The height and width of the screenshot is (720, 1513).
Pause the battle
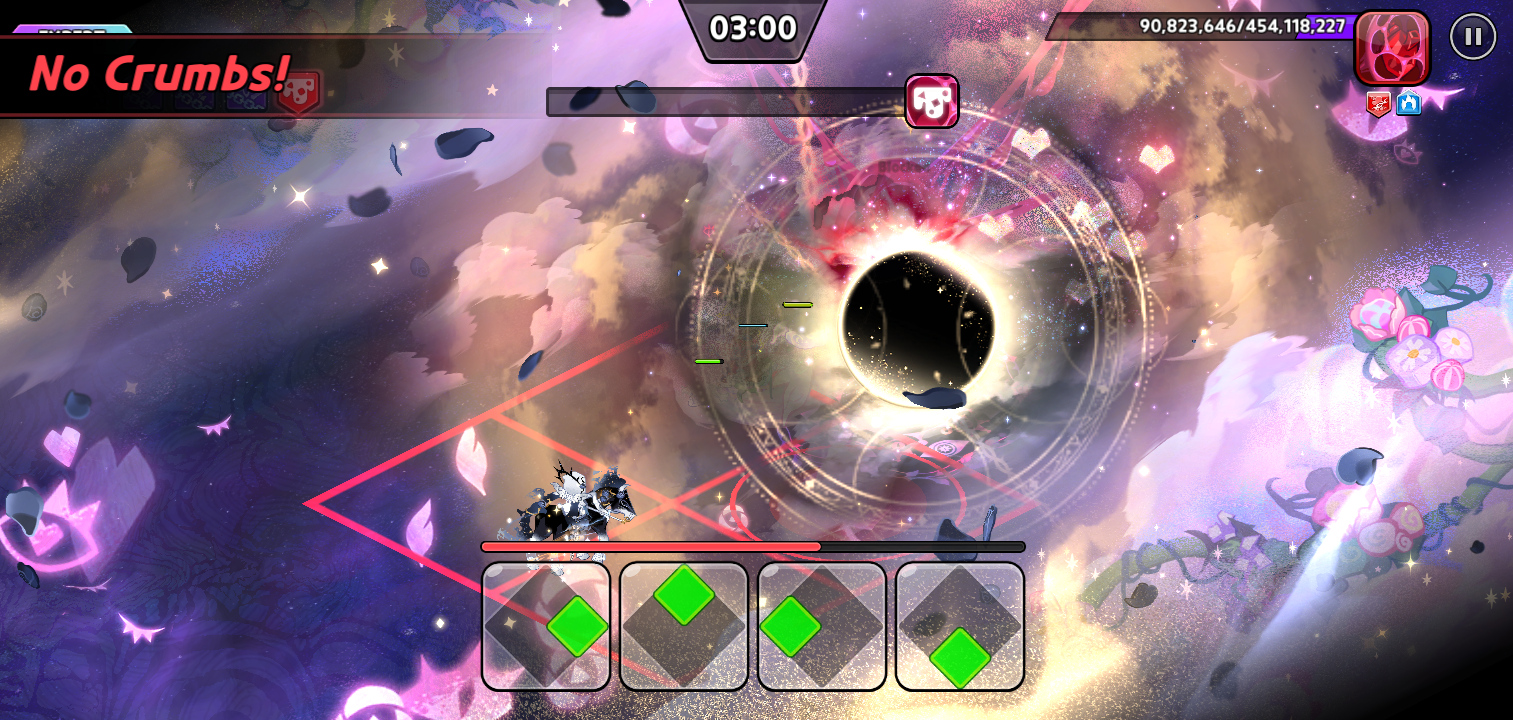pos(1472,37)
